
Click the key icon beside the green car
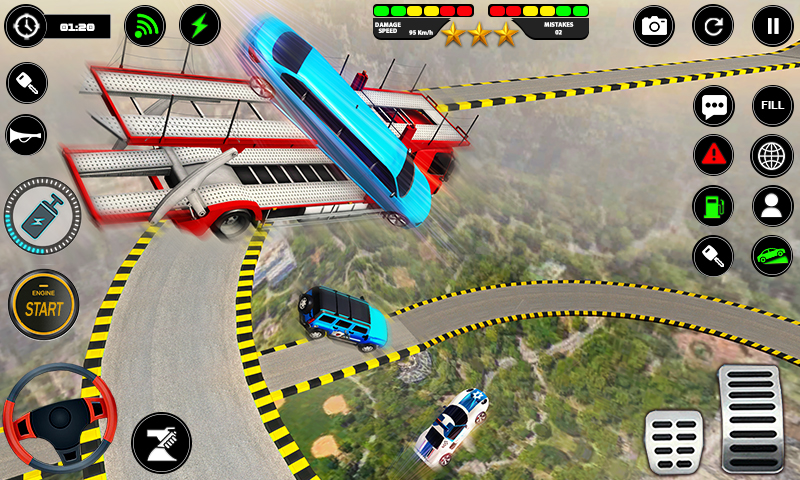point(713,256)
